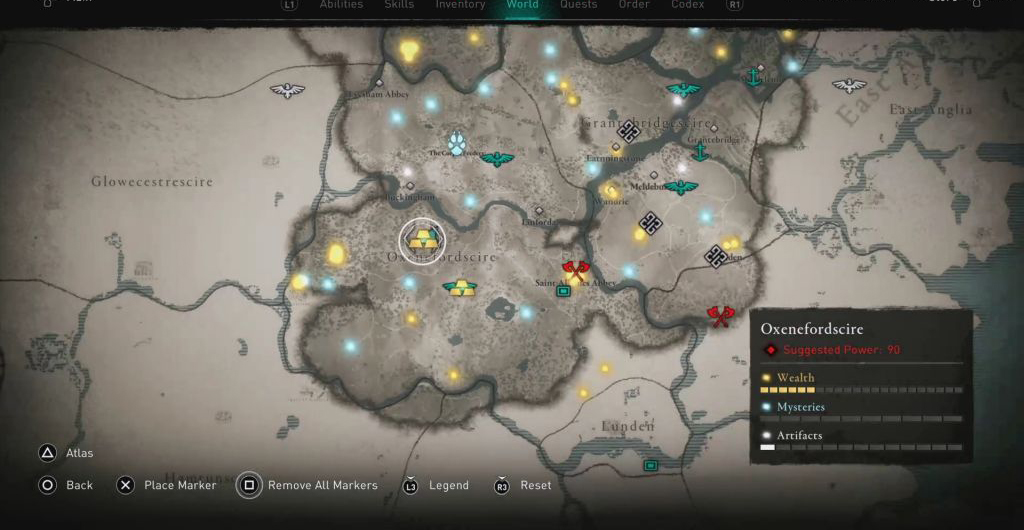
Task: Click the teal marker beside Lunden
Action: (651, 465)
